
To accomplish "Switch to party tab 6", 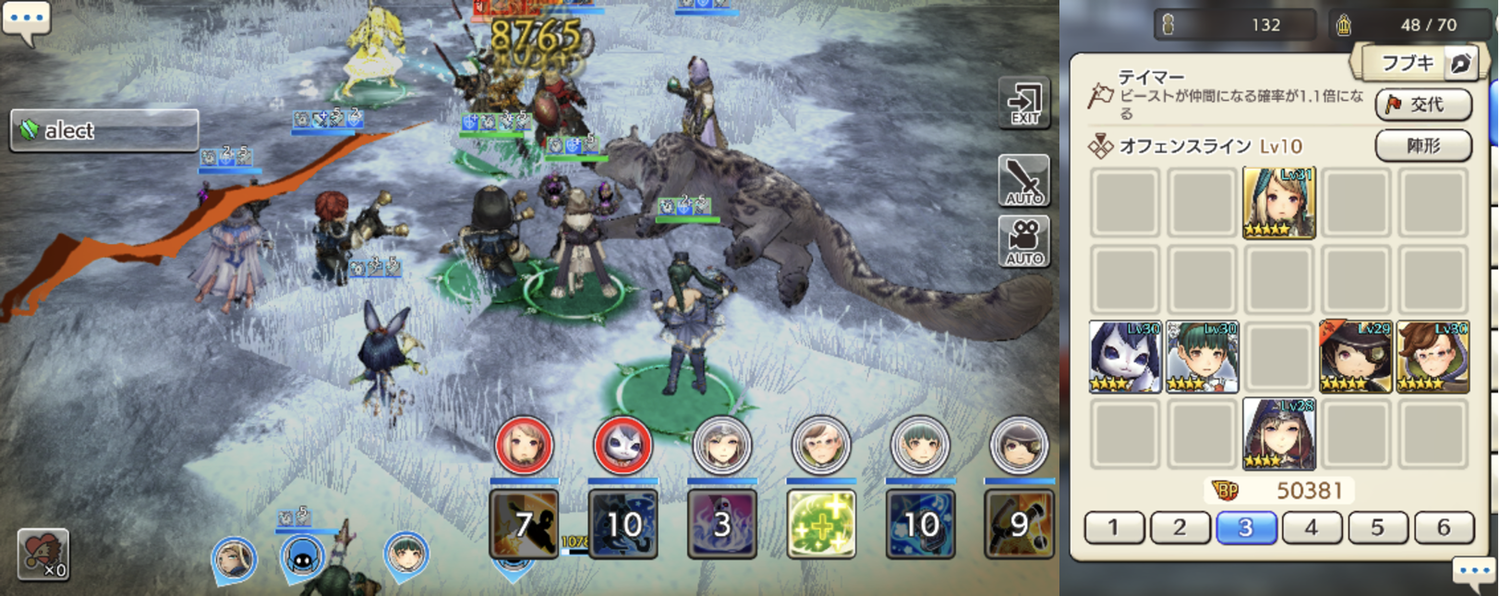I will 1444,527.
